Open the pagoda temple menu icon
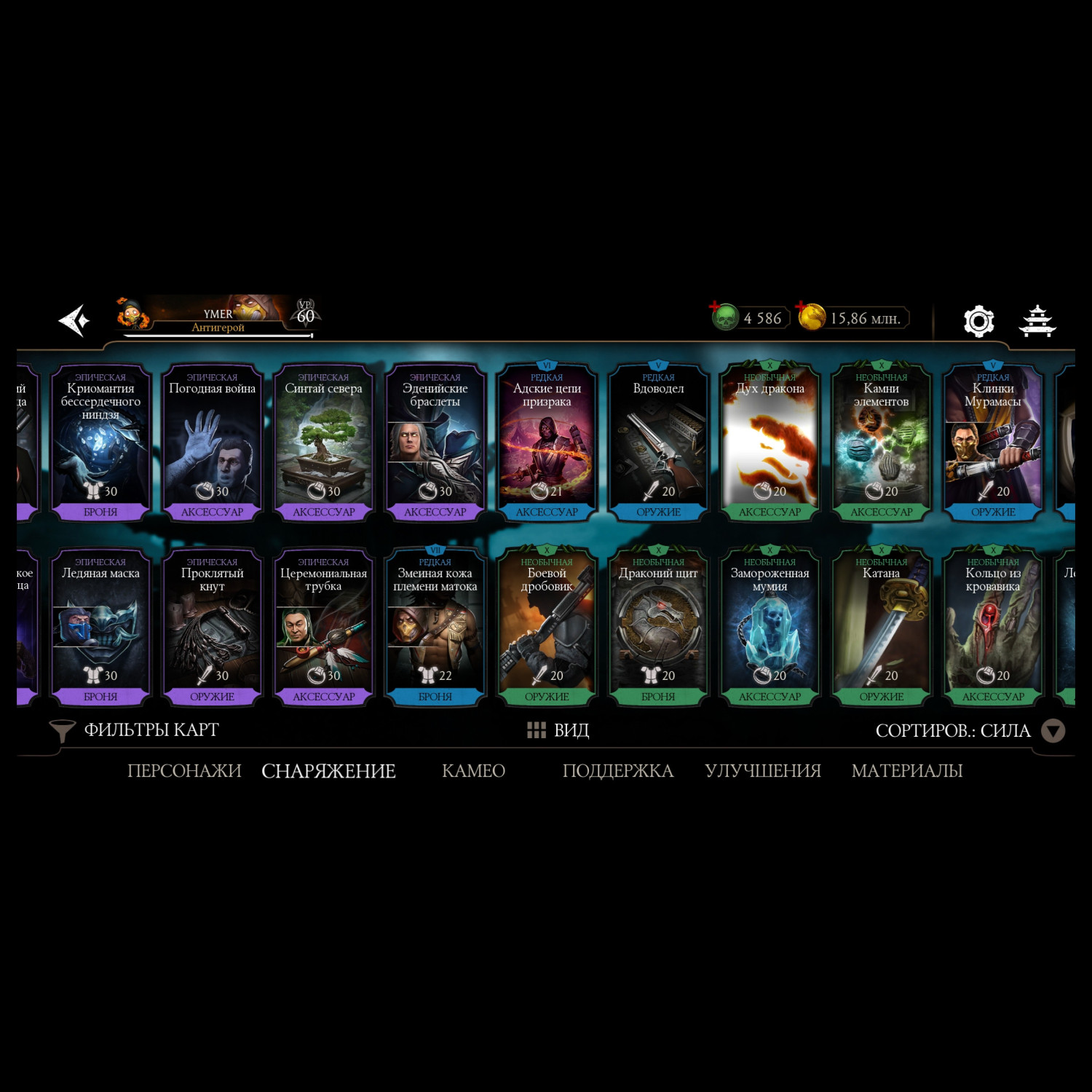The width and height of the screenshot is (1092, 1092). click(1037, 320)
